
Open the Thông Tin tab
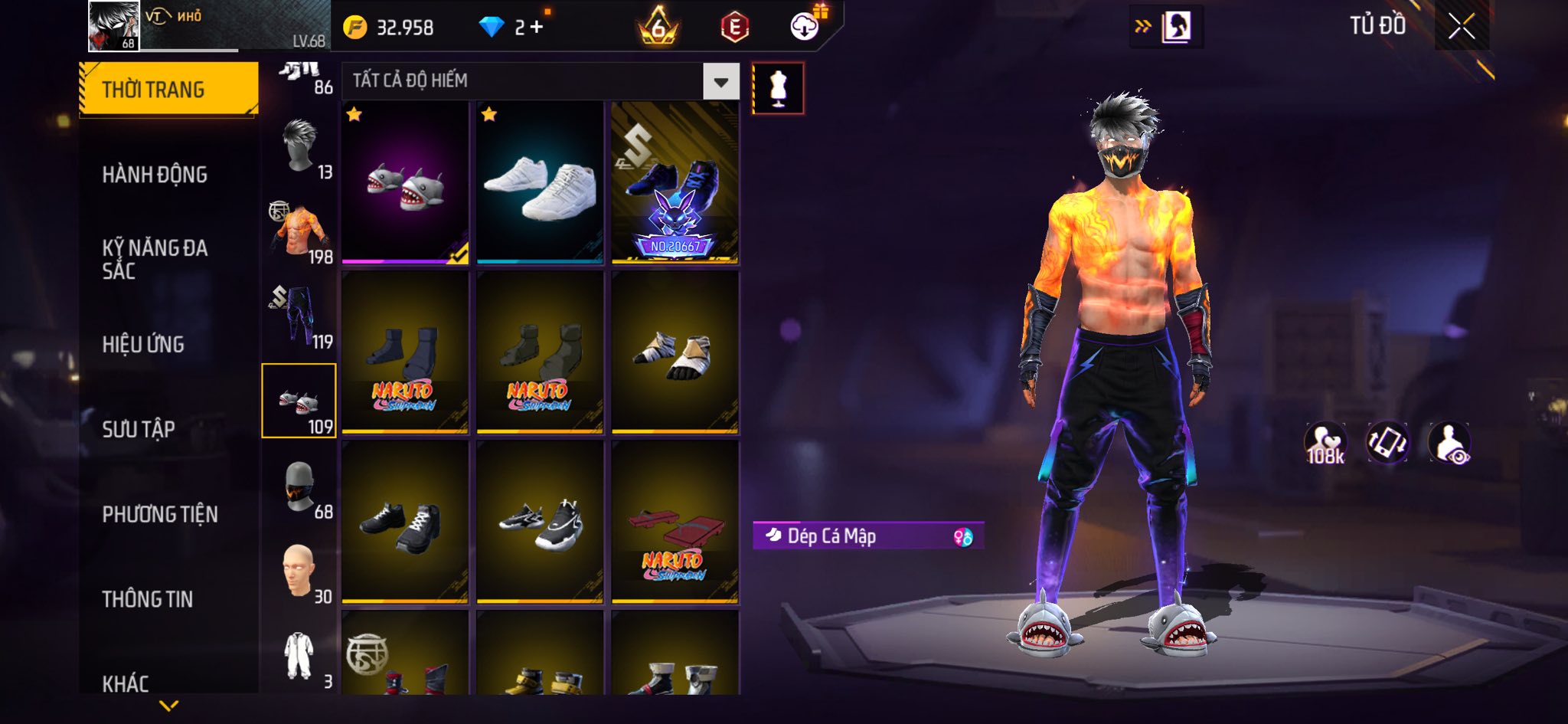(148, 599)
